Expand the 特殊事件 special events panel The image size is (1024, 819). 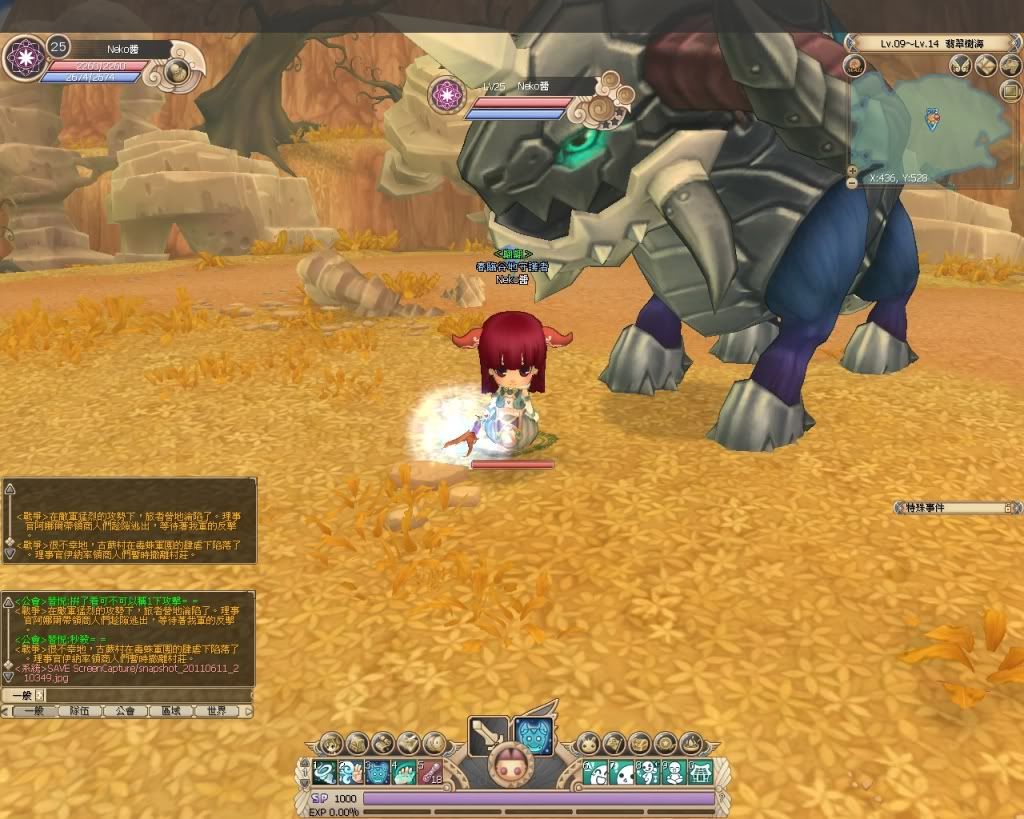click(1007, 508)
